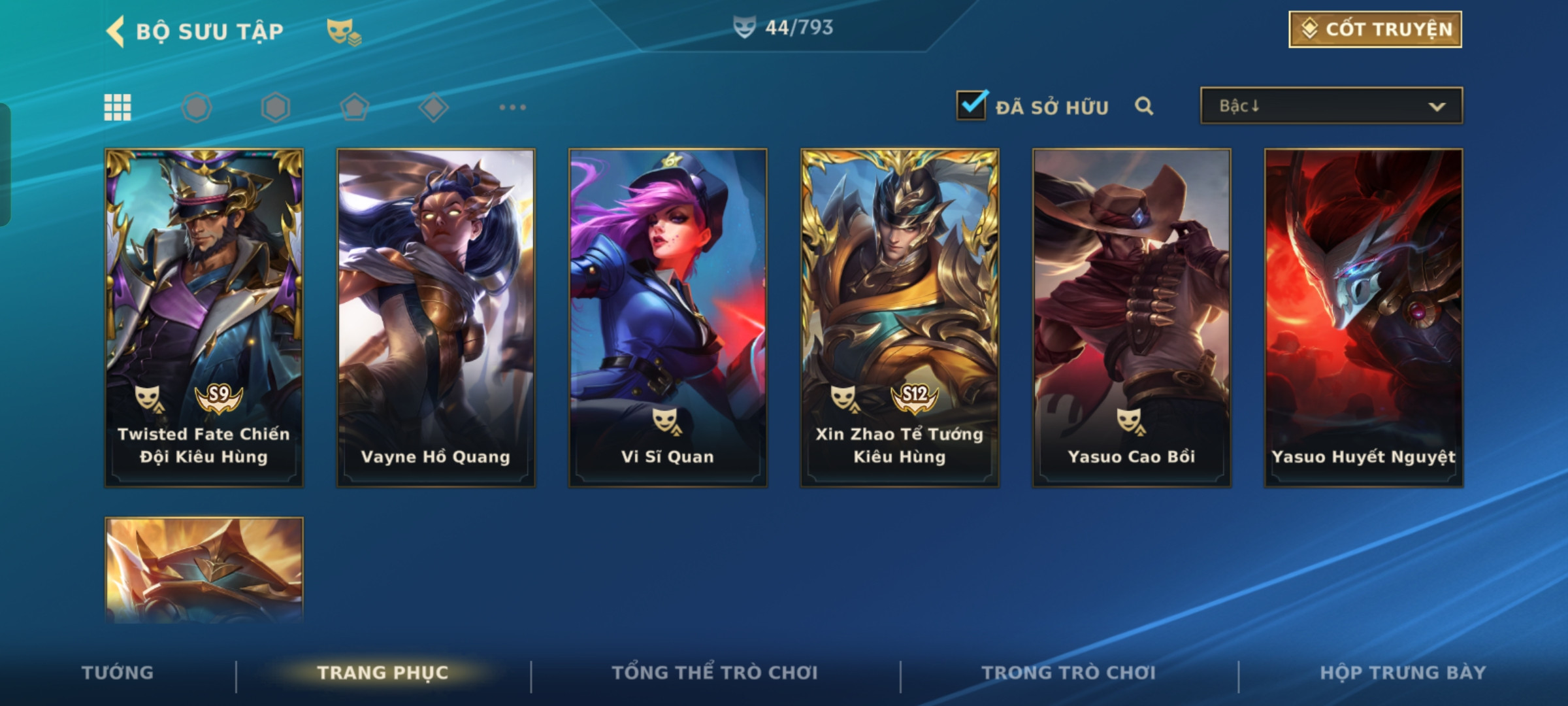
Task: Show the Hộp Trưng Bày tab
Action: coord(1403,673)
